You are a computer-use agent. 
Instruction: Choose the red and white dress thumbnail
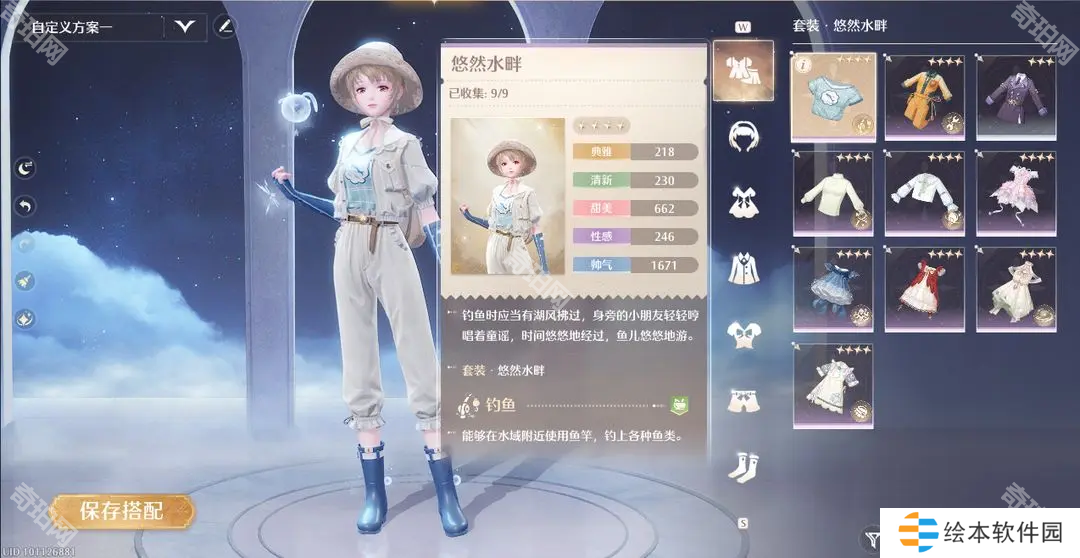[x=924, y=288]
